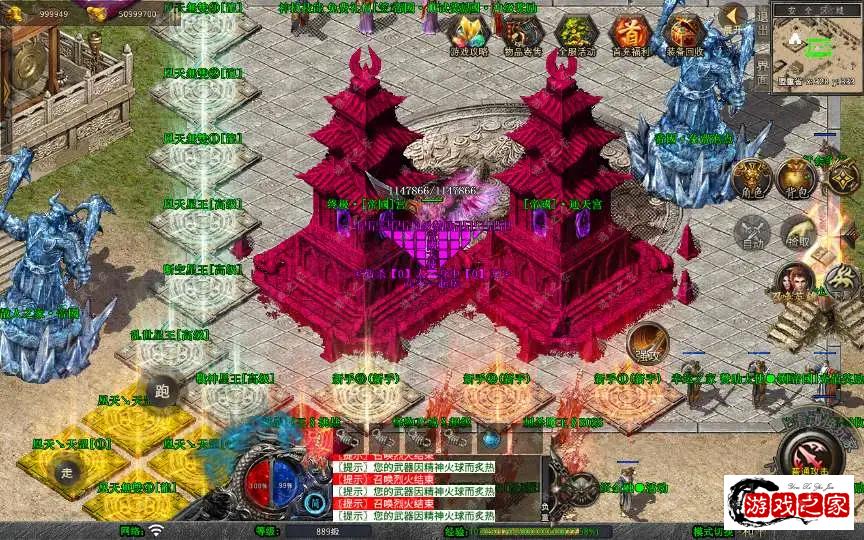Open the 背包 backpack
Screen dimensions: 864x540
pos(799,179)
